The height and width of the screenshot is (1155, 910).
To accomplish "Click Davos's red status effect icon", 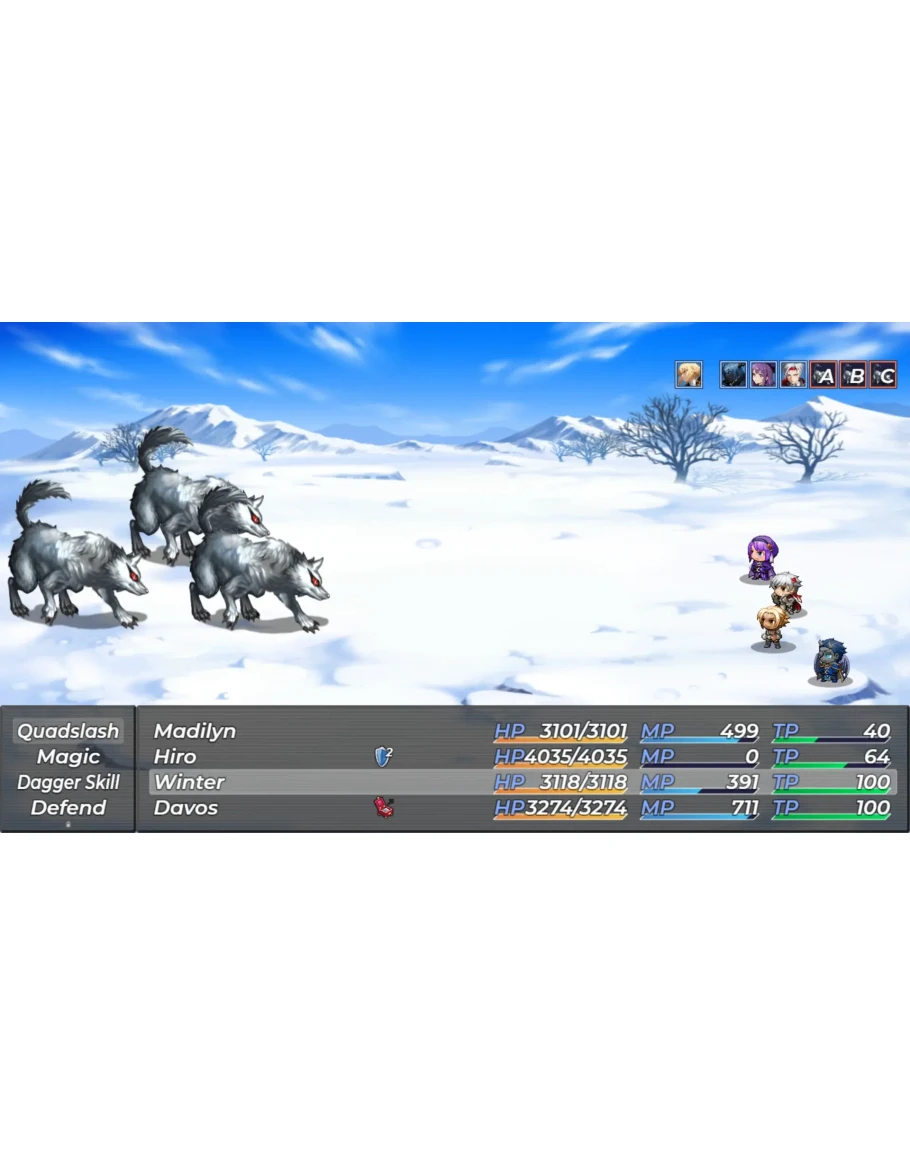I will pos(383,807).
